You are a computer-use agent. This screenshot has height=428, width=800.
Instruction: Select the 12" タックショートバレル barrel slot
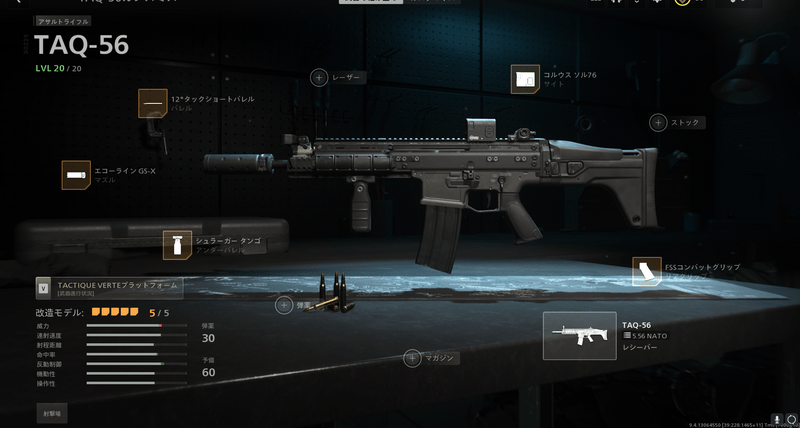coord(152,103)
